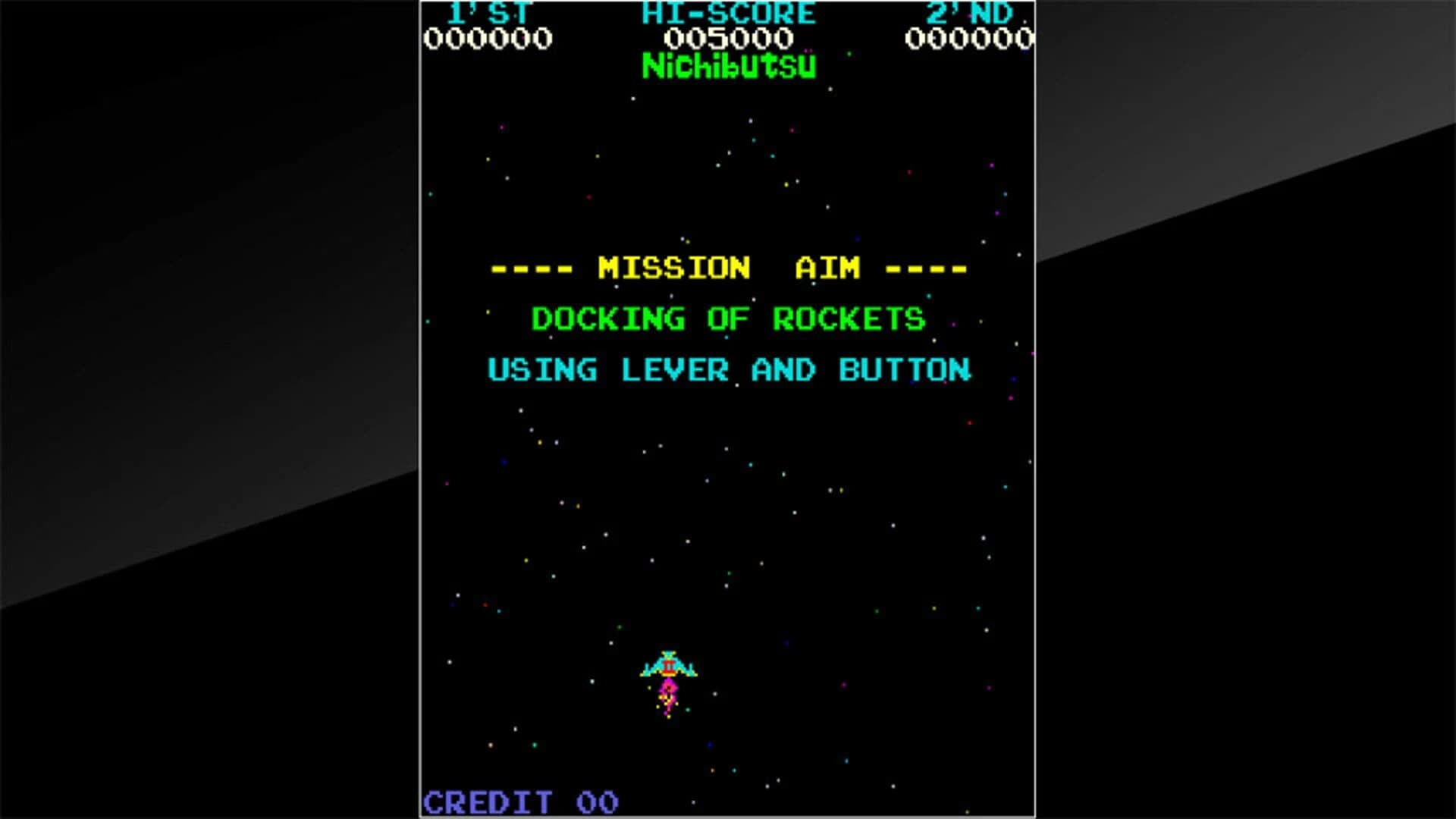Image resolution: width=1456 pixels, height=819 pixels.
Task: Click the USING LEVER AND BUTTON instruction
Action: click(x=729, y=369)
